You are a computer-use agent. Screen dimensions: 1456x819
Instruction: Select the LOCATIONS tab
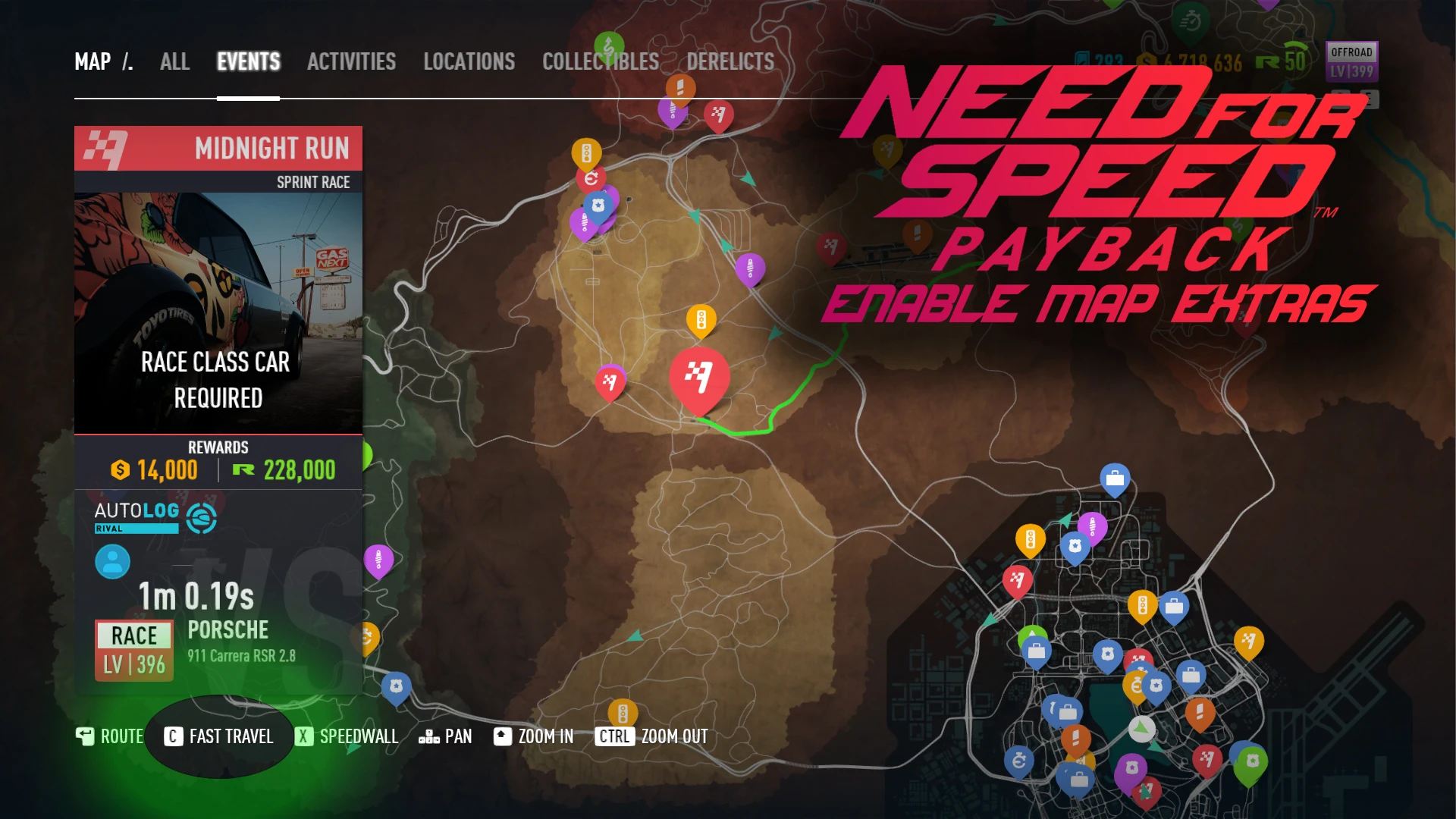[470, 62]
